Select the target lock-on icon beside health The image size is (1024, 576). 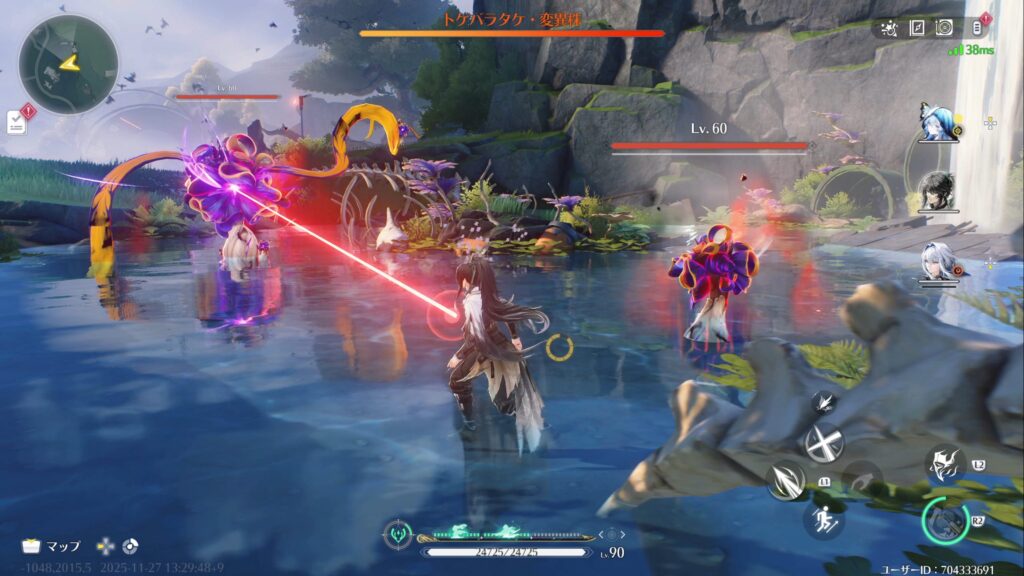(x=398, y=533)
